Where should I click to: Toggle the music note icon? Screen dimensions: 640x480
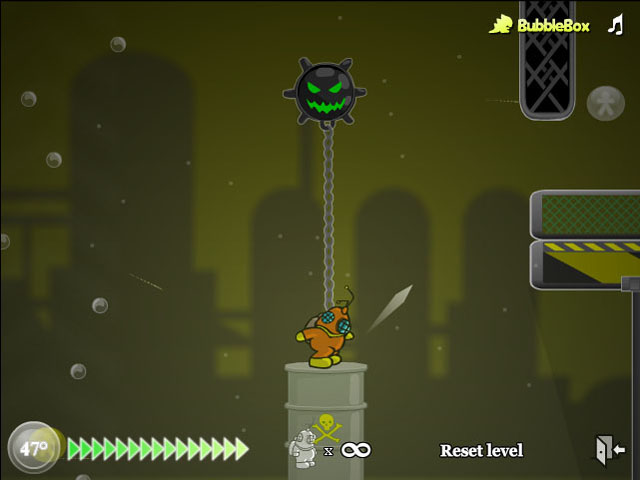615,24
